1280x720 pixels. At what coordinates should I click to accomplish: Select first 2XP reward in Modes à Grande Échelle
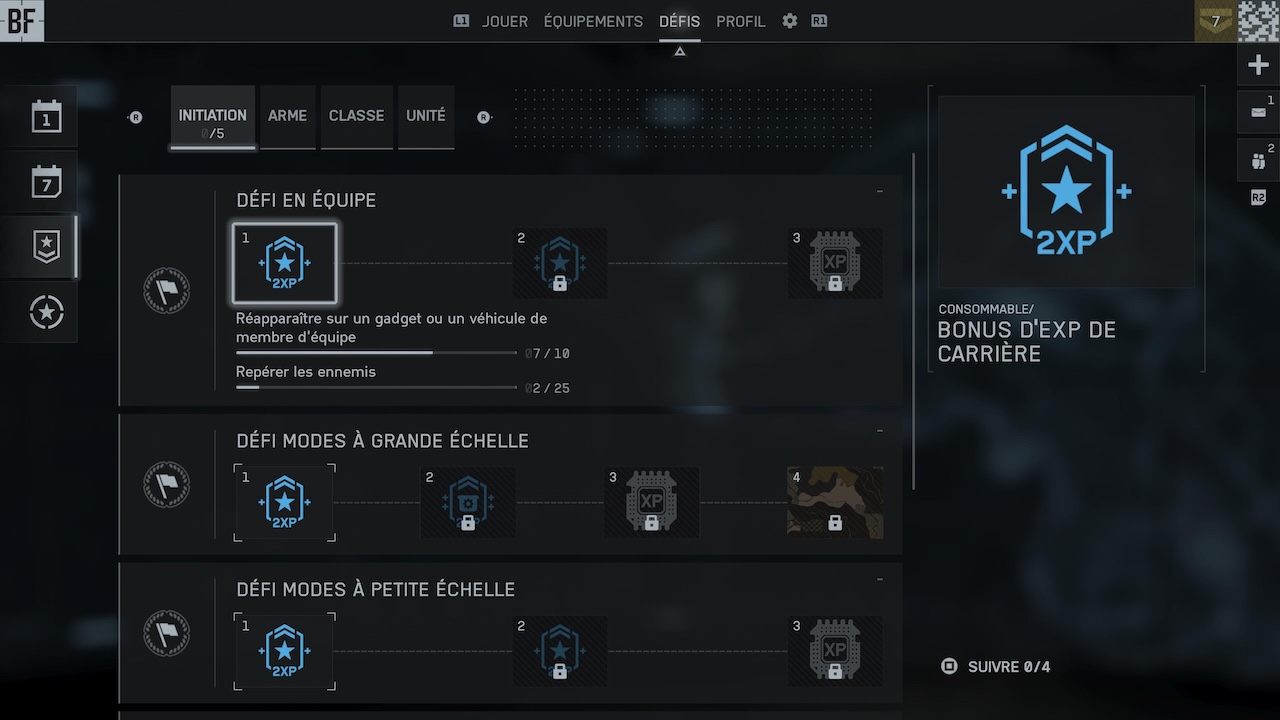[285, 503]
